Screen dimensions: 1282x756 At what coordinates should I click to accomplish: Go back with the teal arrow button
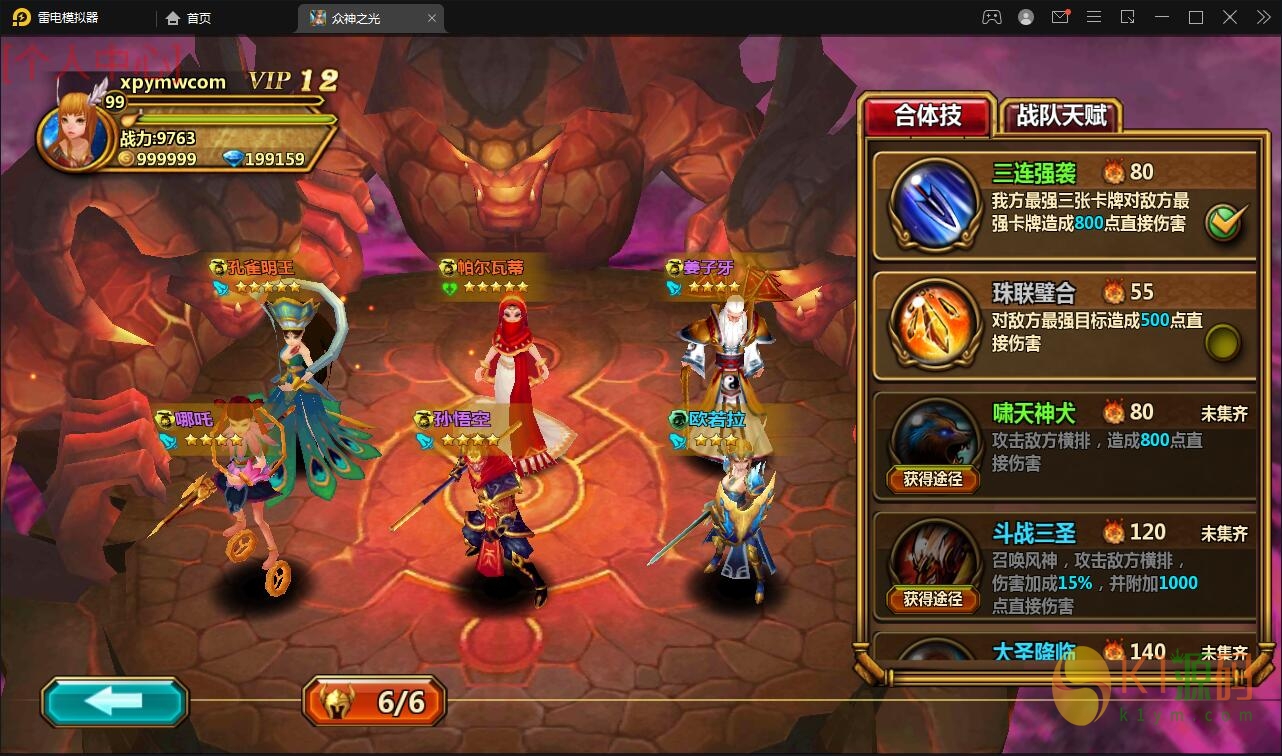(114, 701)
